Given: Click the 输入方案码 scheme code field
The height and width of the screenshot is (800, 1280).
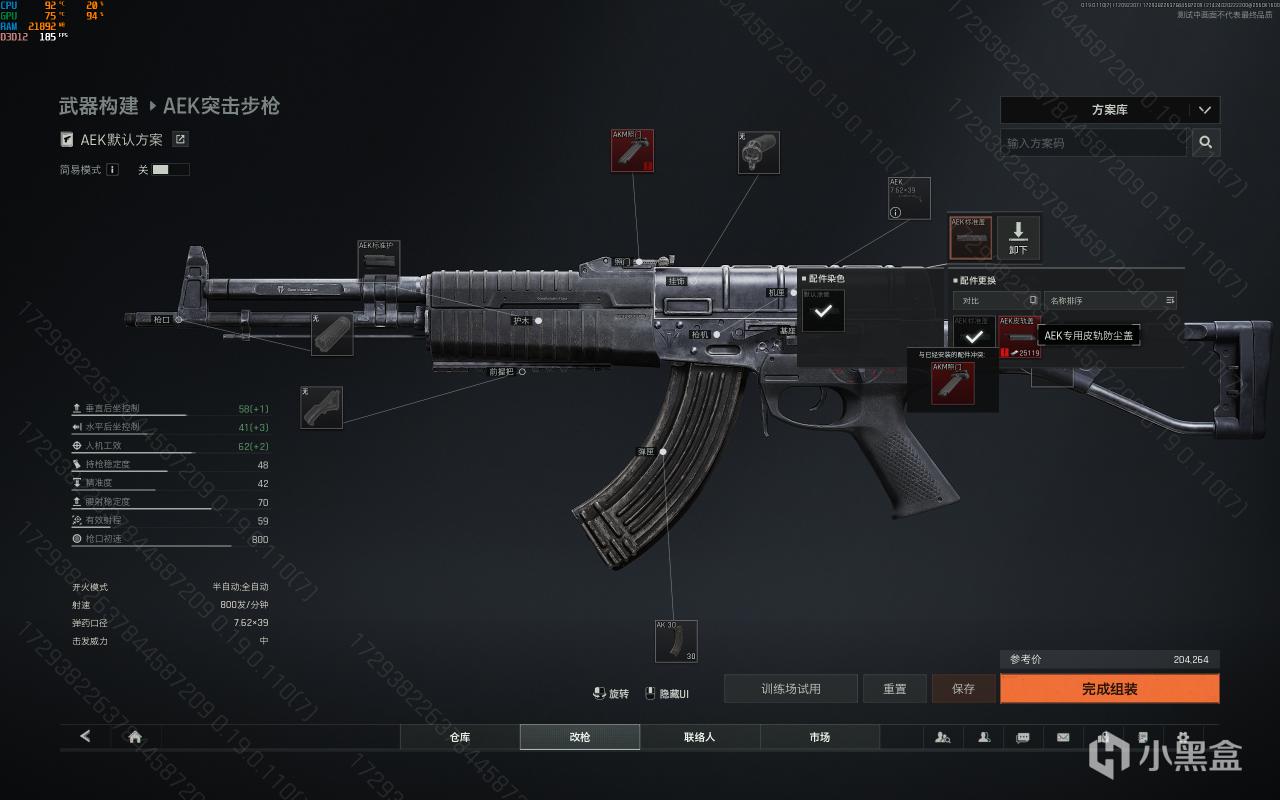Looking at the screenshot, I should (x=1093, y=143).
